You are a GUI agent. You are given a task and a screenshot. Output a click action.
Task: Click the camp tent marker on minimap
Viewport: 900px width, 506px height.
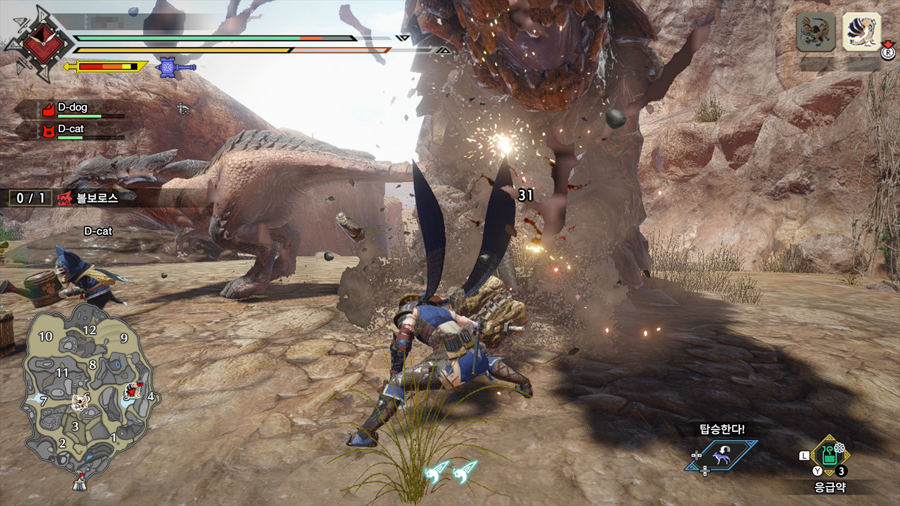pos(79,484)
